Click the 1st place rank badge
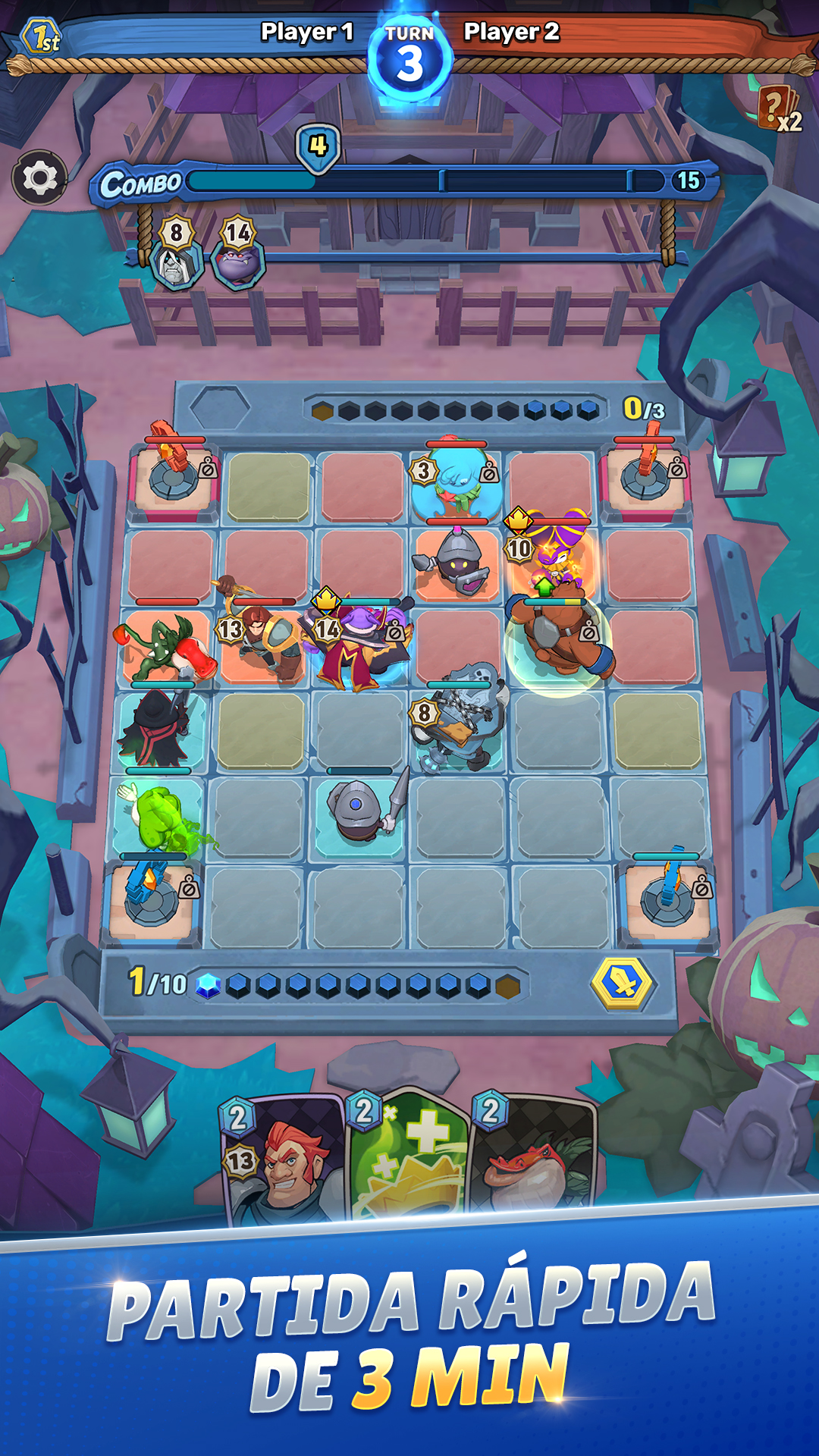 coord(42,36)
